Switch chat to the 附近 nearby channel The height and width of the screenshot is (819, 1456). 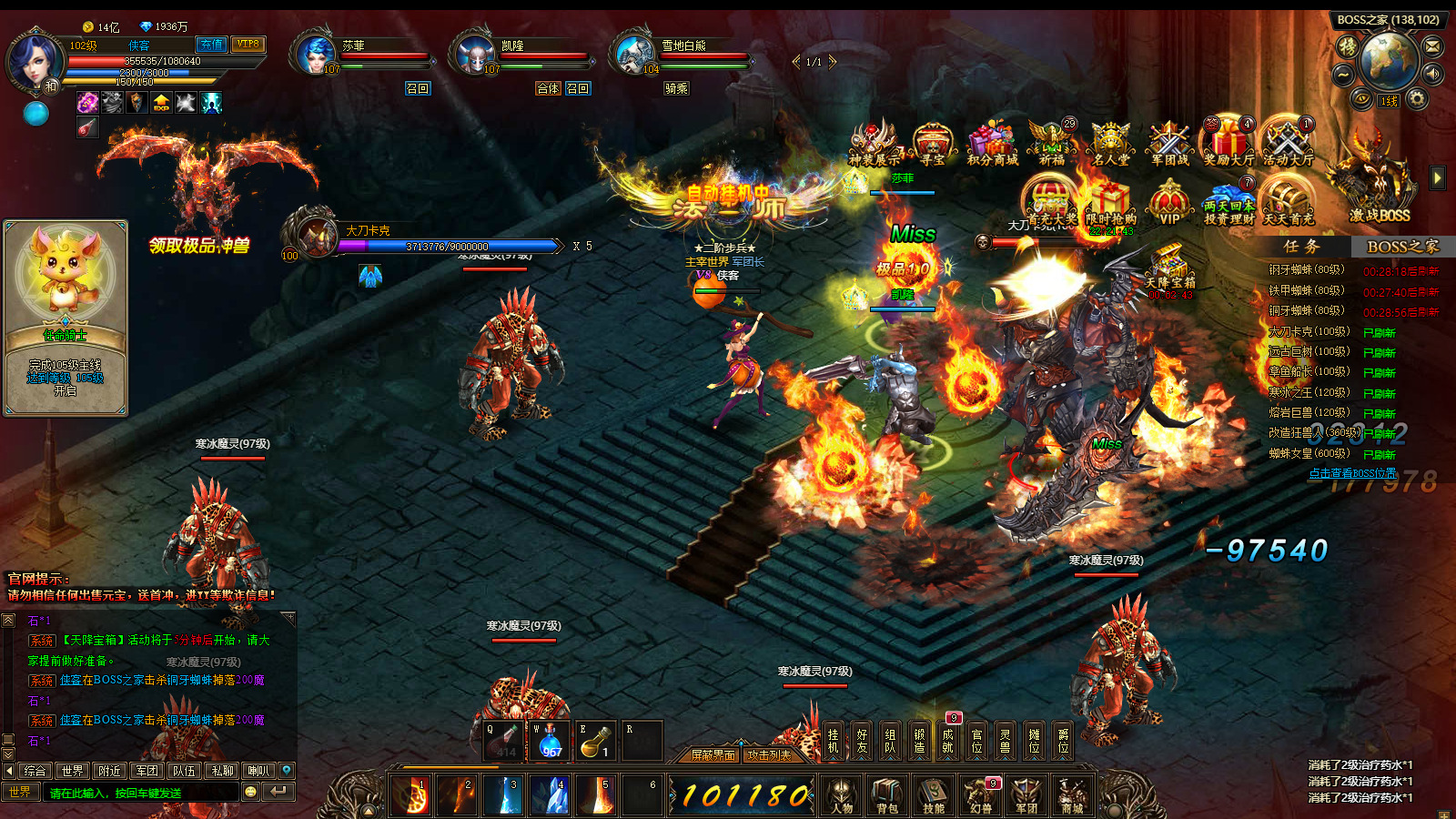coord(110,771)
